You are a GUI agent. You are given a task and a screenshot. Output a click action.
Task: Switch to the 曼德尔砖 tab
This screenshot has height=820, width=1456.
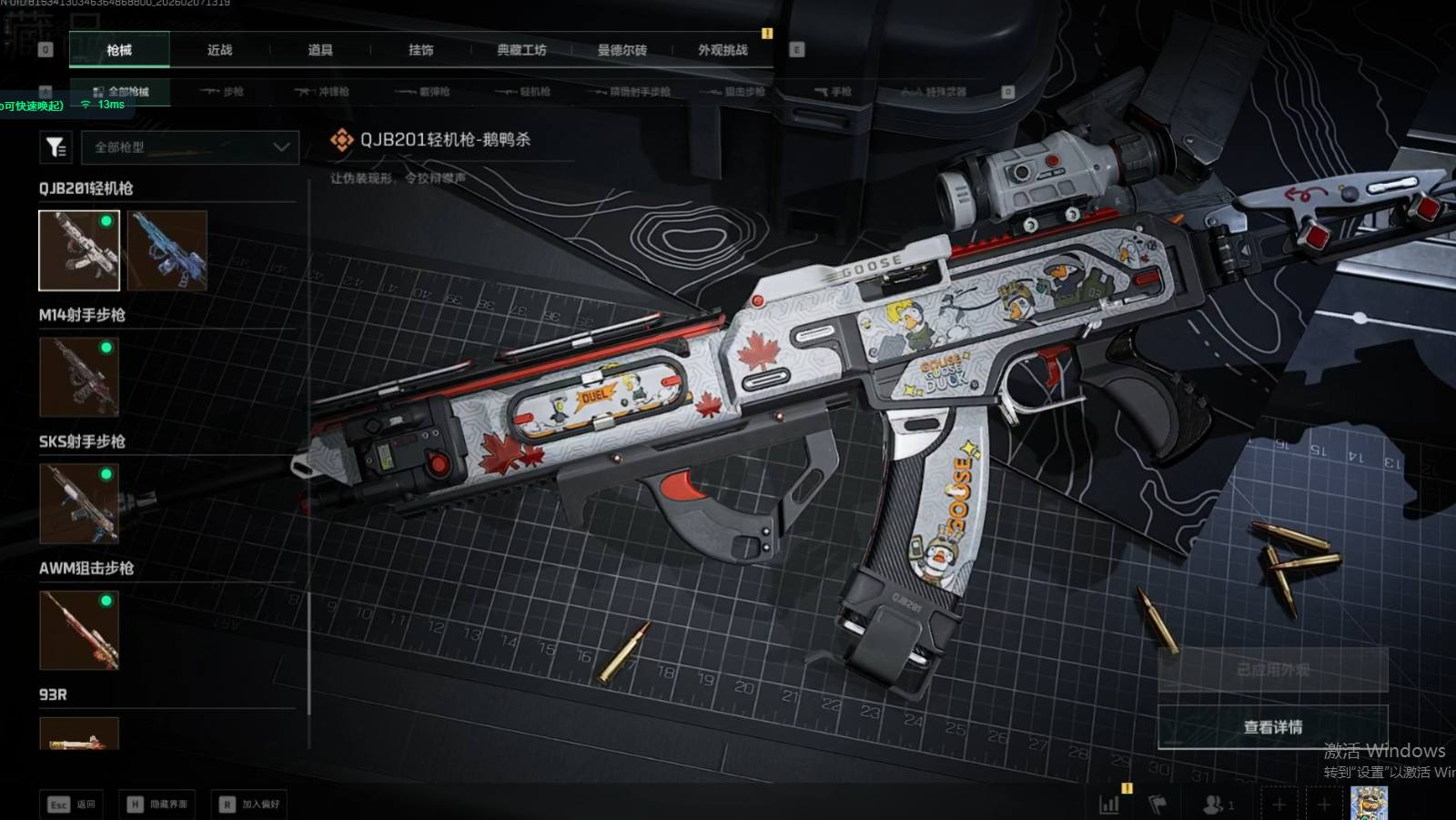622,50
